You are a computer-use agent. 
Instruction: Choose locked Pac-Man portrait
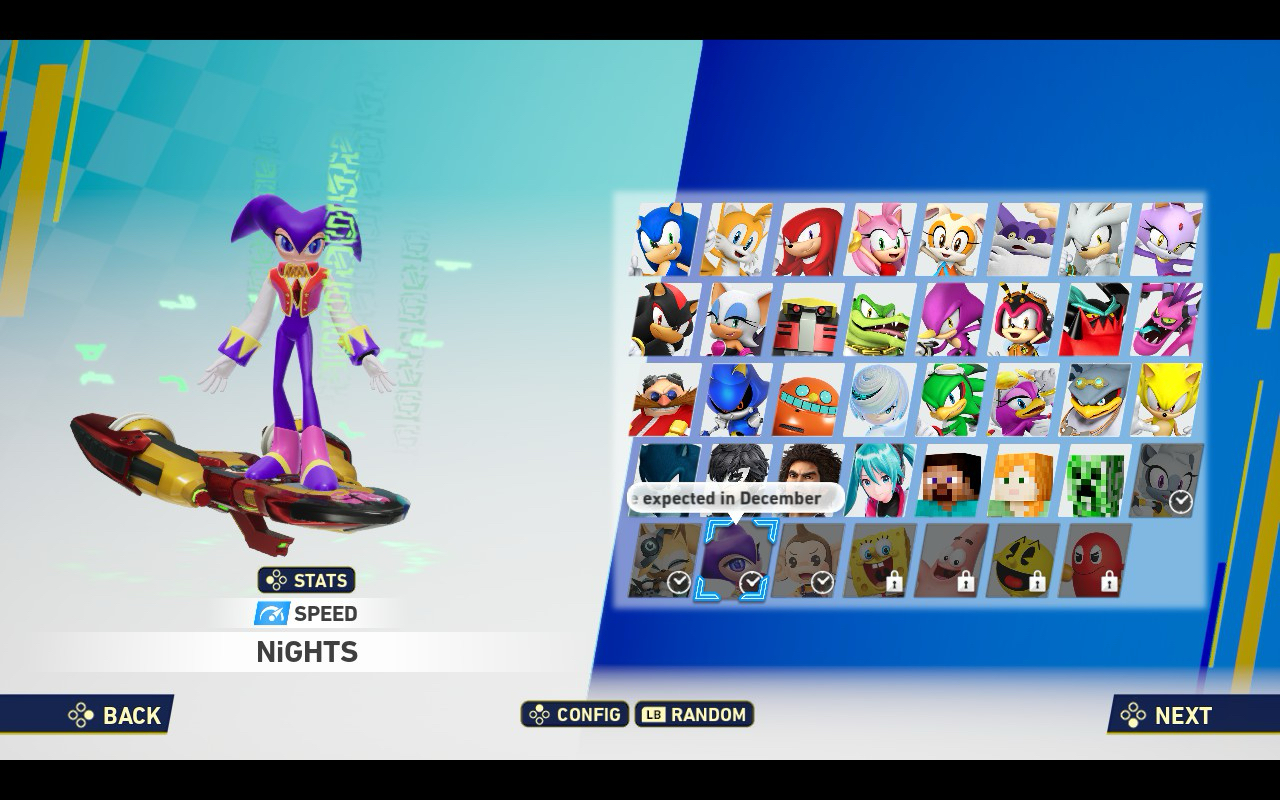(1024, 560)
